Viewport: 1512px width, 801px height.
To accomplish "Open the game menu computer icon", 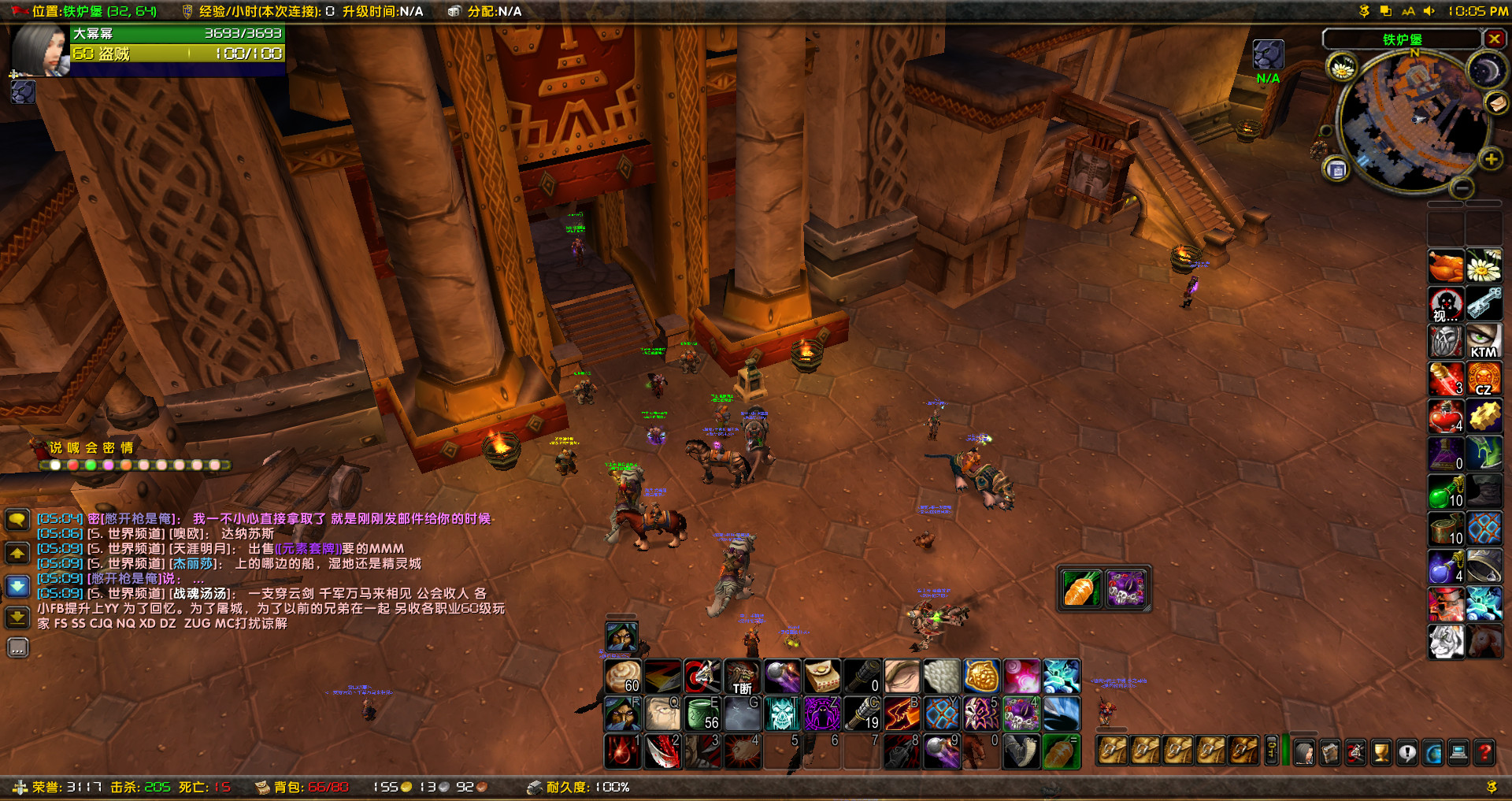I will pyautogui.click(x=1458, y=752).
